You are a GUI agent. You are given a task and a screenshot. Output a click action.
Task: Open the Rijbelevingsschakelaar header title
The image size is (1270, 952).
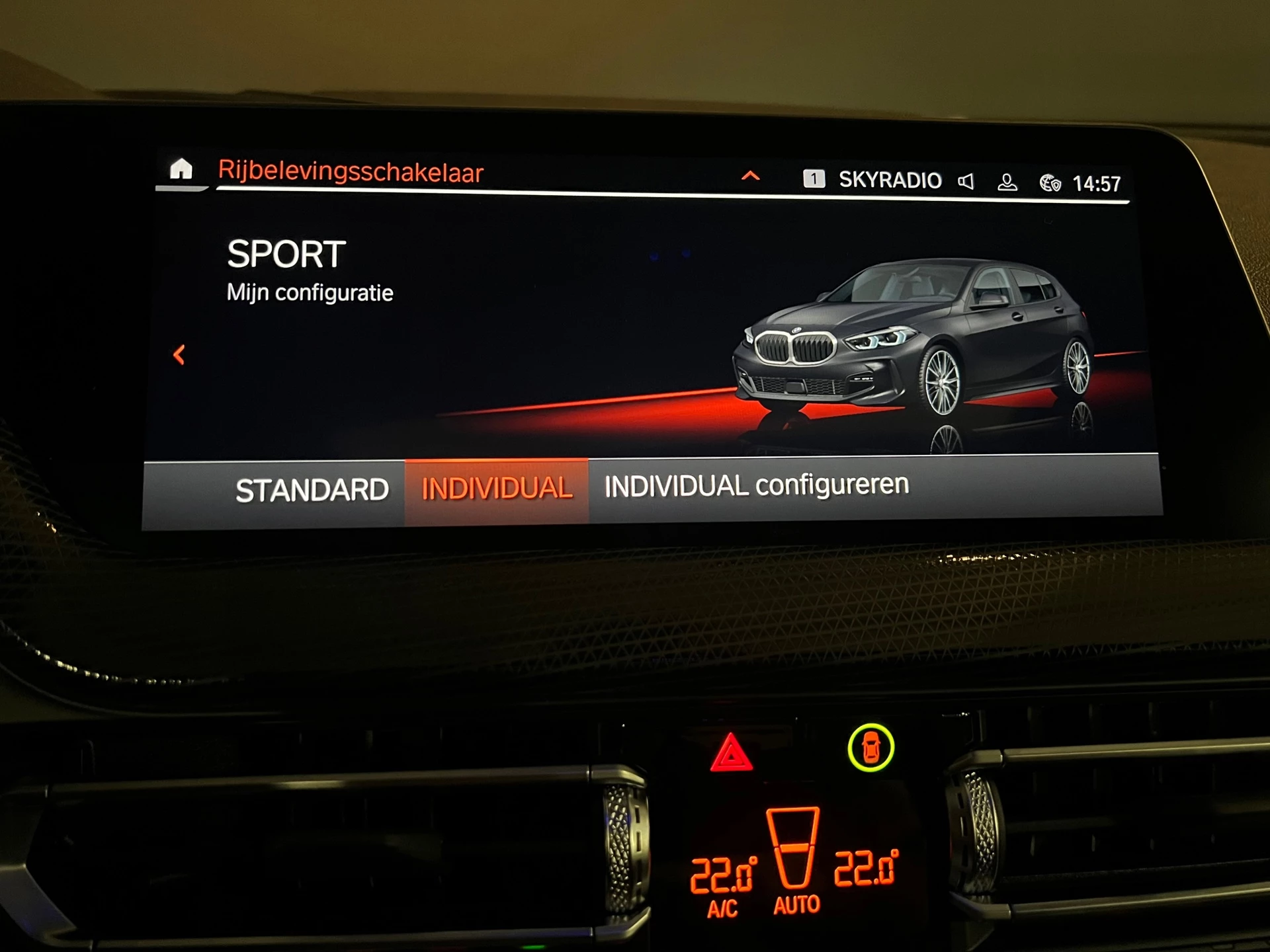(351, 172)
